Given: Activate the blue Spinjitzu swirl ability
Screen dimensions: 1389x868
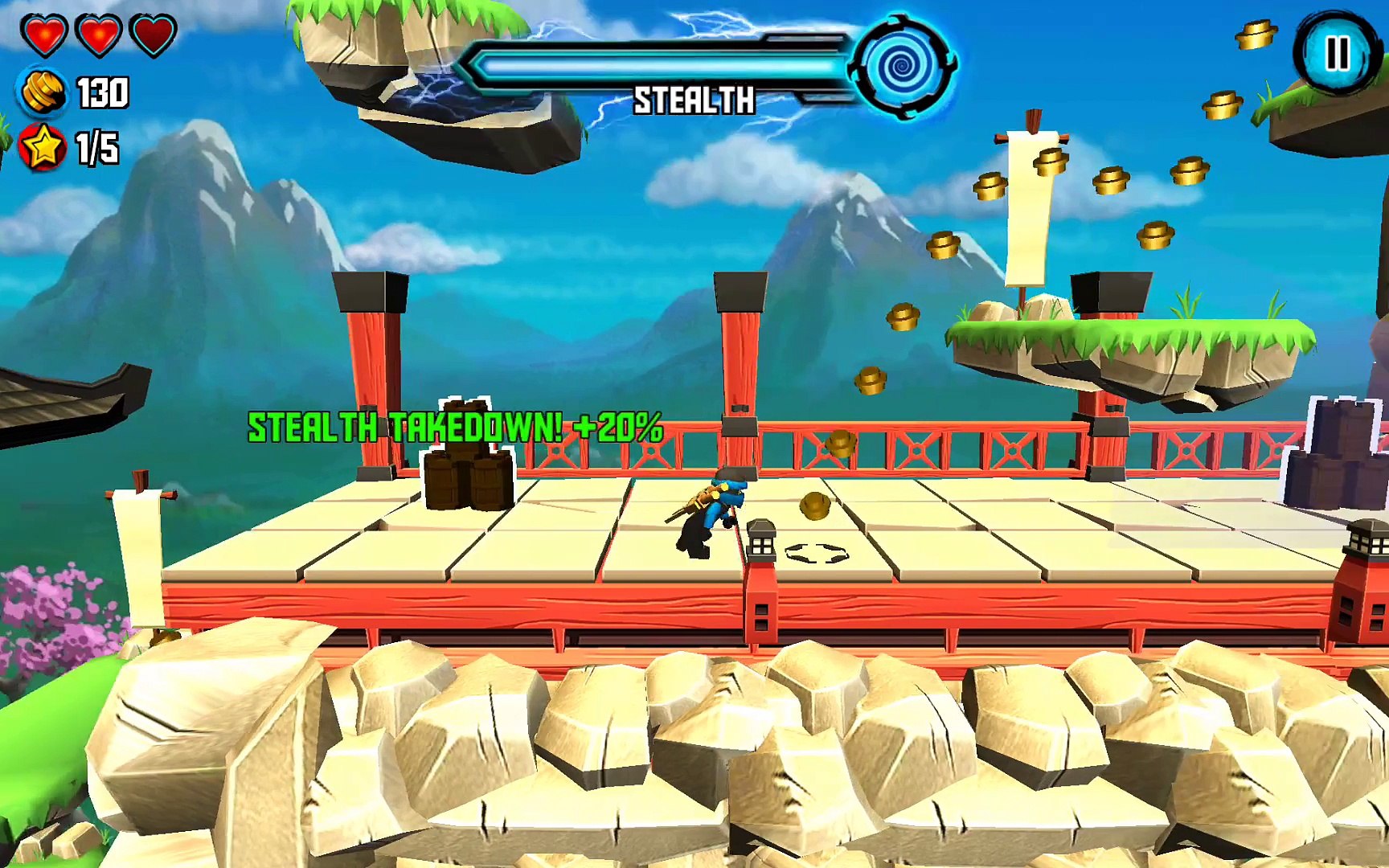Looking at the screenshot, I should [904, 66].
